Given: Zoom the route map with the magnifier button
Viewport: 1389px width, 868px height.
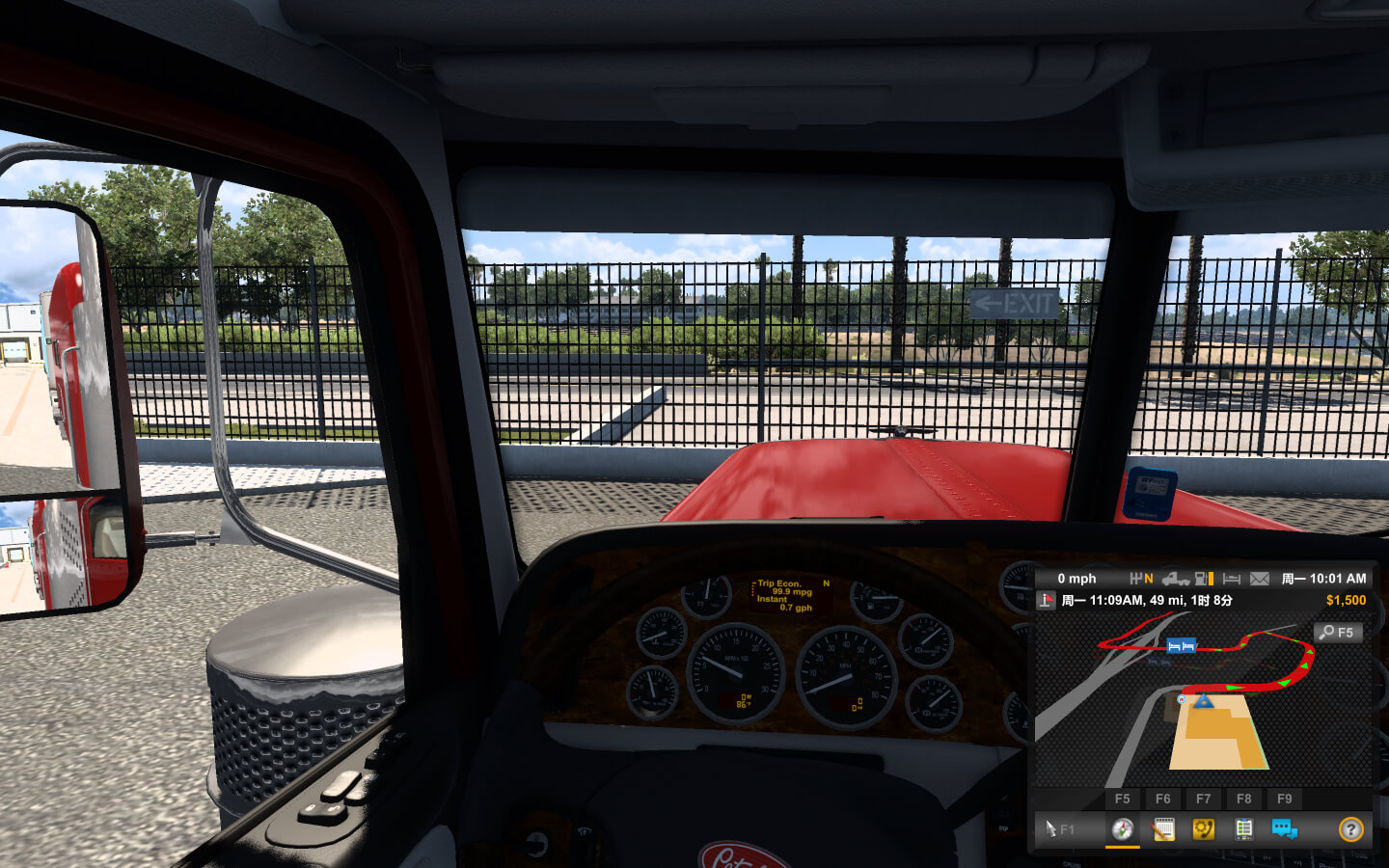Looking at the screenshot, I should pyautogui.click(x=1338, y=633).
